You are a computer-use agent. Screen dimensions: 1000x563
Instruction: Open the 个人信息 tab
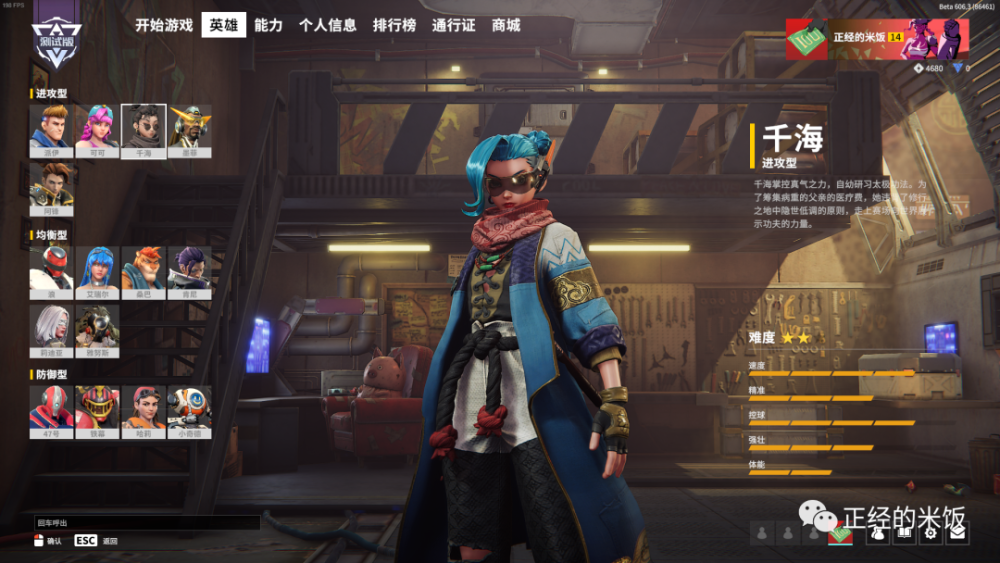(327, 25)
